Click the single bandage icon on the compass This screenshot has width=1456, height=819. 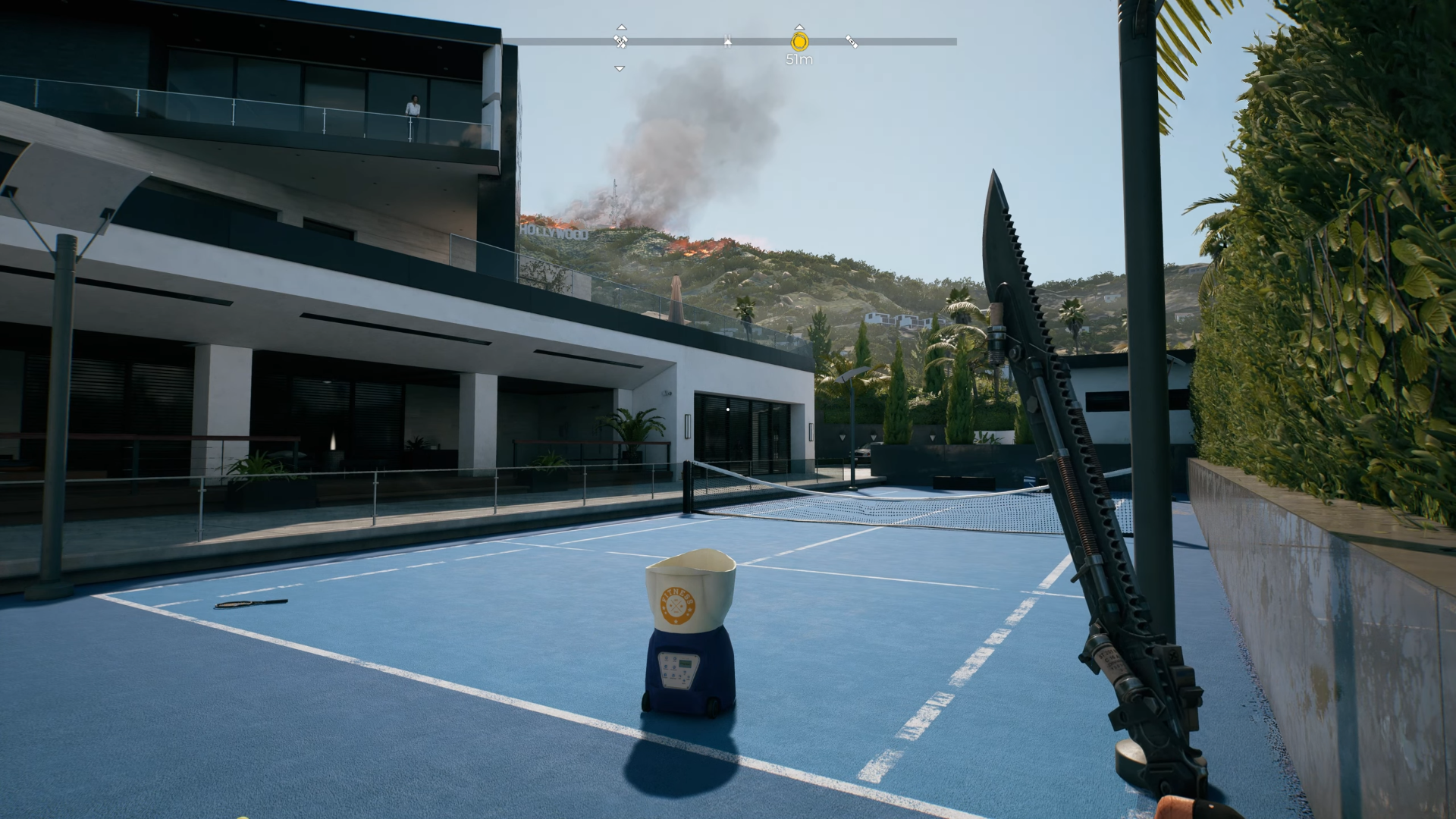pyautogui.click(x=852, y=42)
